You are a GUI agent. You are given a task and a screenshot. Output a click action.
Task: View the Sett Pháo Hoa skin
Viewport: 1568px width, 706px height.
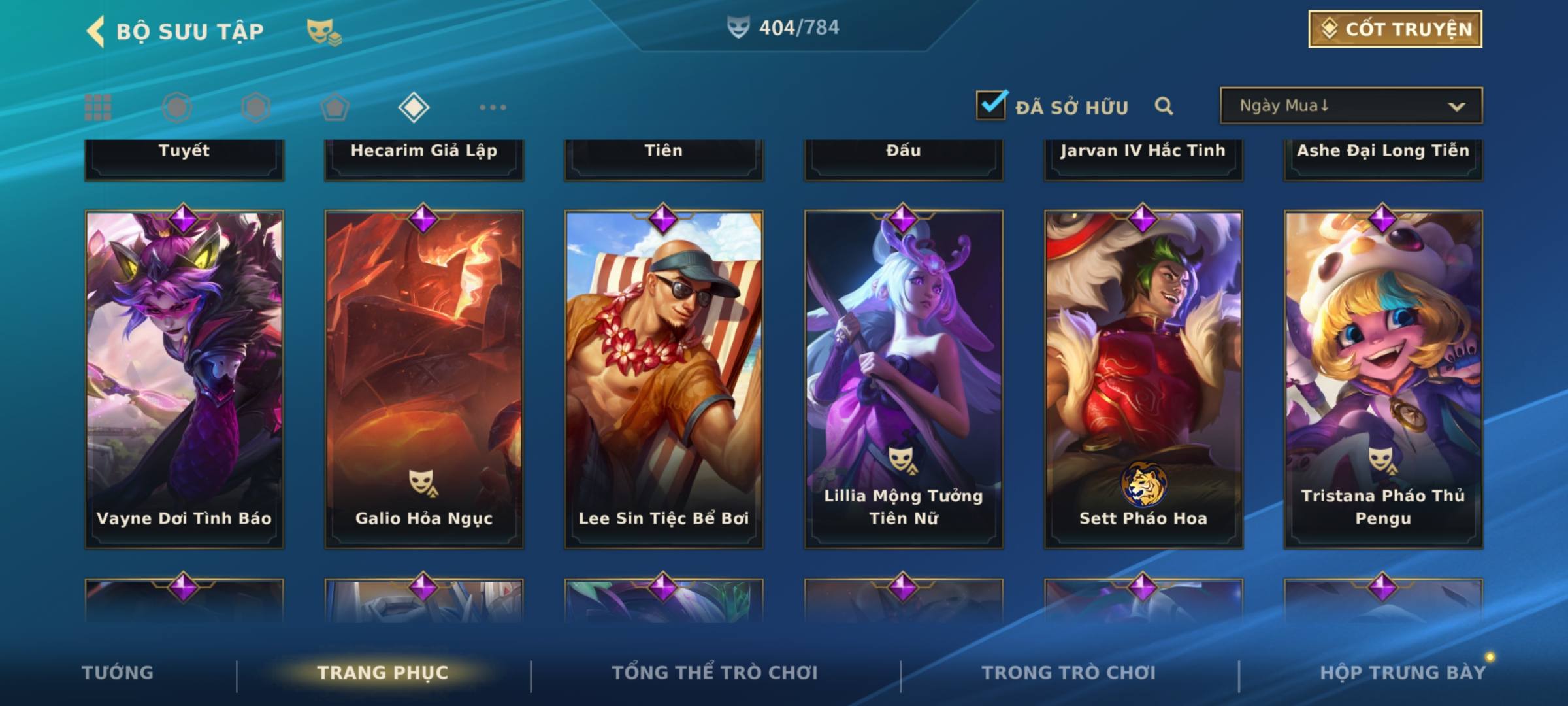tap(1143, 379)
